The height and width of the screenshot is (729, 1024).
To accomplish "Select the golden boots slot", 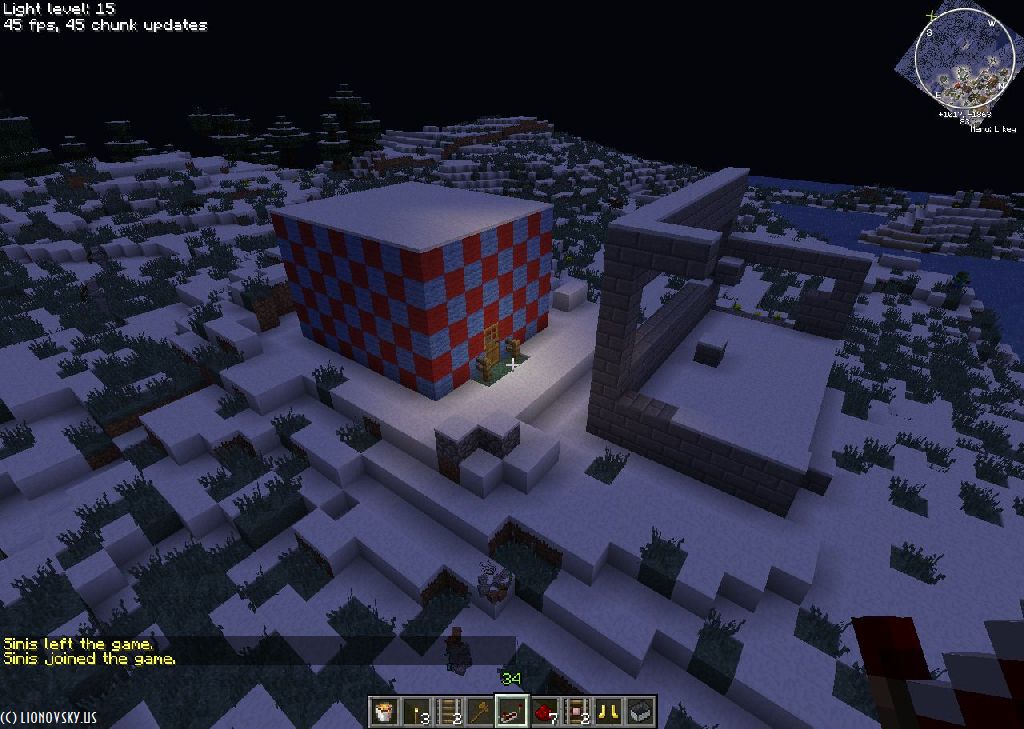I will click(x=608, y=711).
